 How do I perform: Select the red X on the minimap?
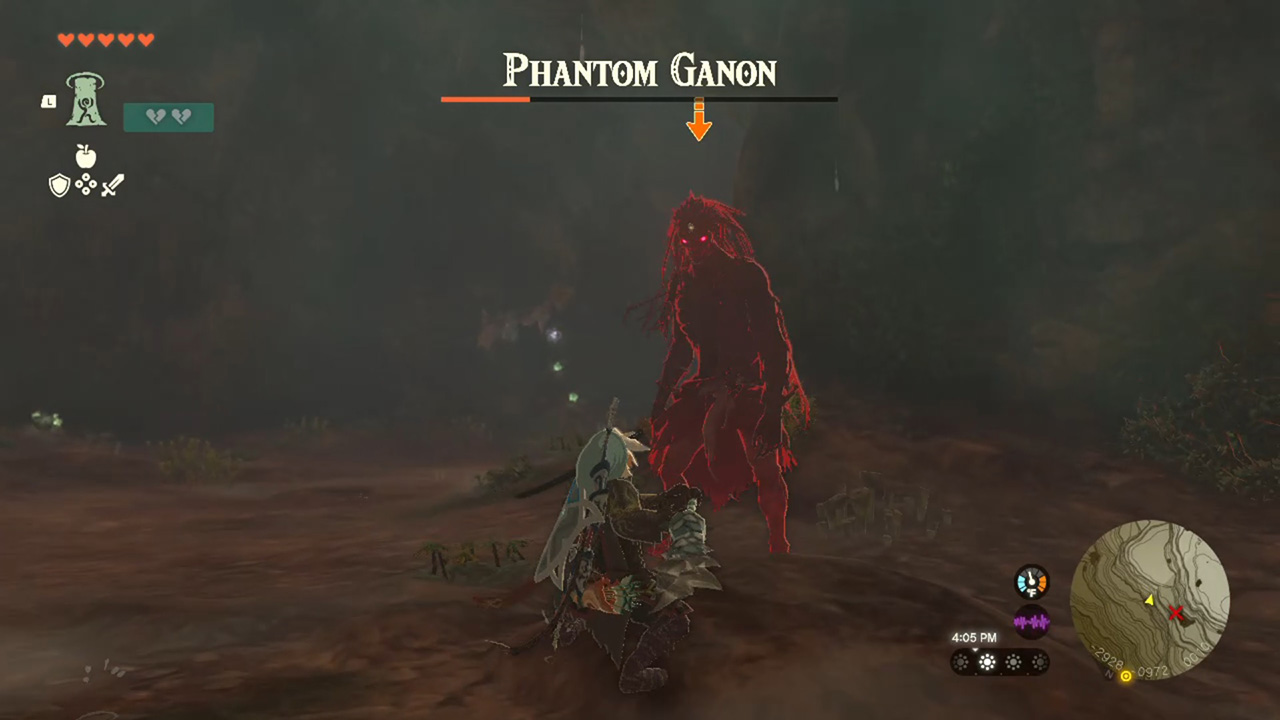coord(1176,613)
